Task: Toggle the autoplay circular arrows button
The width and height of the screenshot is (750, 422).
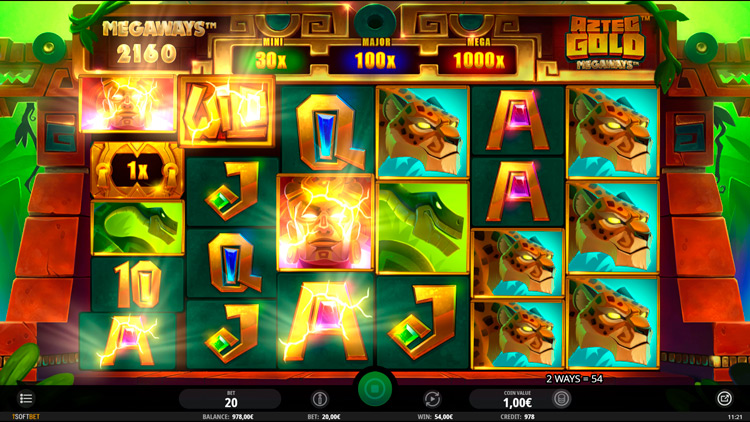Action: point(432,399)
